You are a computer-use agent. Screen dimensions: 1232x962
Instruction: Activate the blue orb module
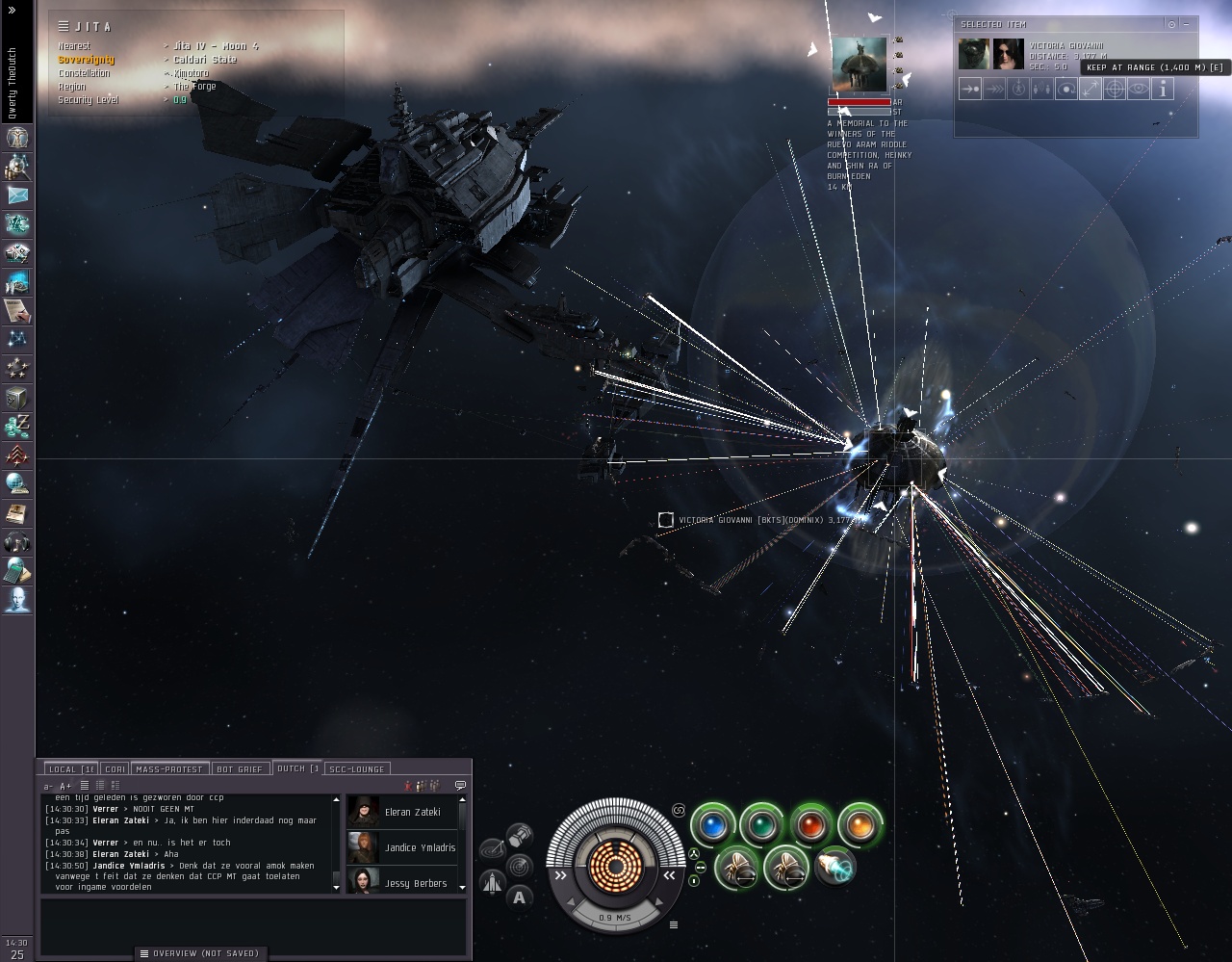click(713, 826)
